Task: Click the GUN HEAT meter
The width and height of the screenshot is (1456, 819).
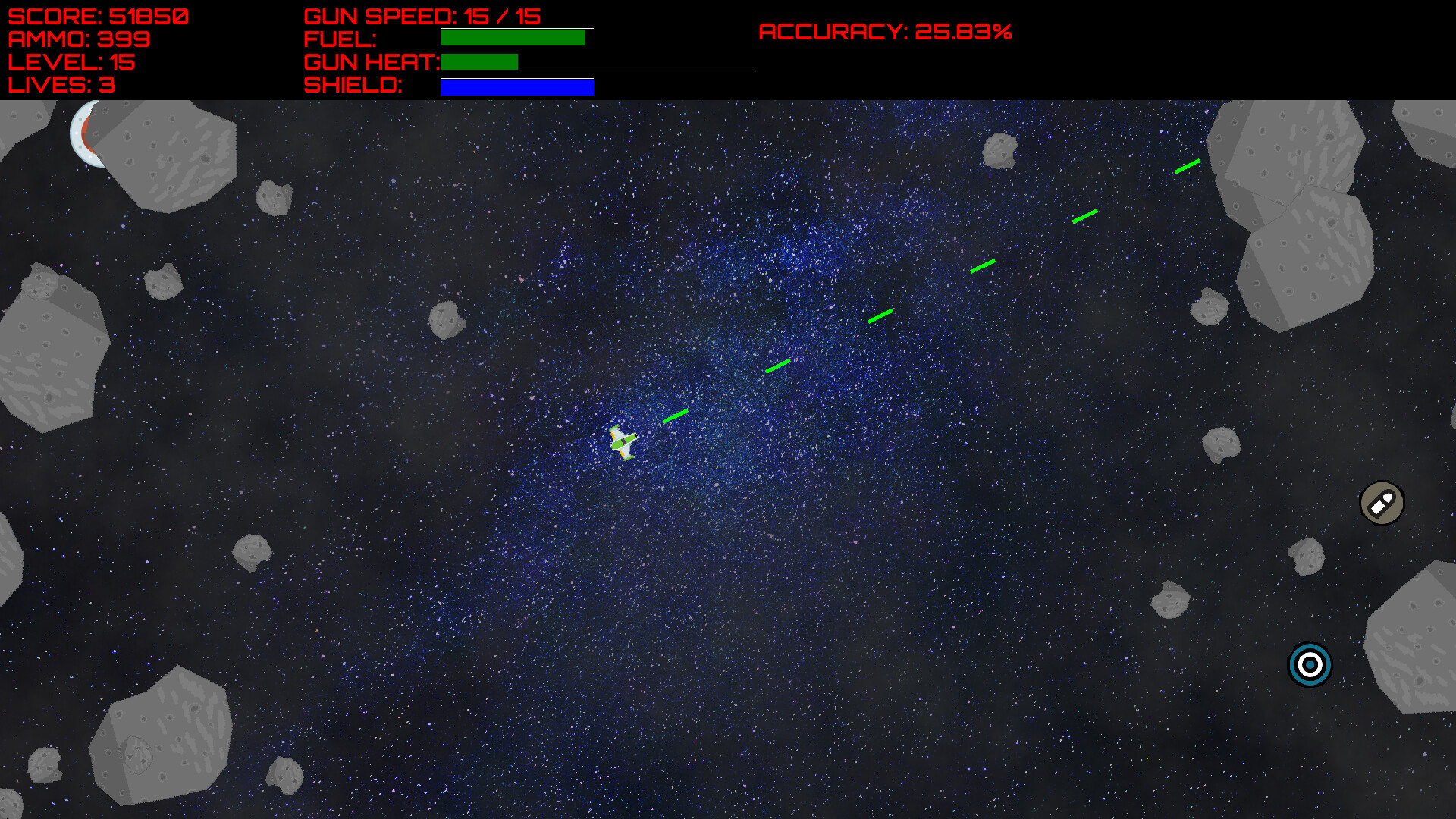Action: pos(478,61)
